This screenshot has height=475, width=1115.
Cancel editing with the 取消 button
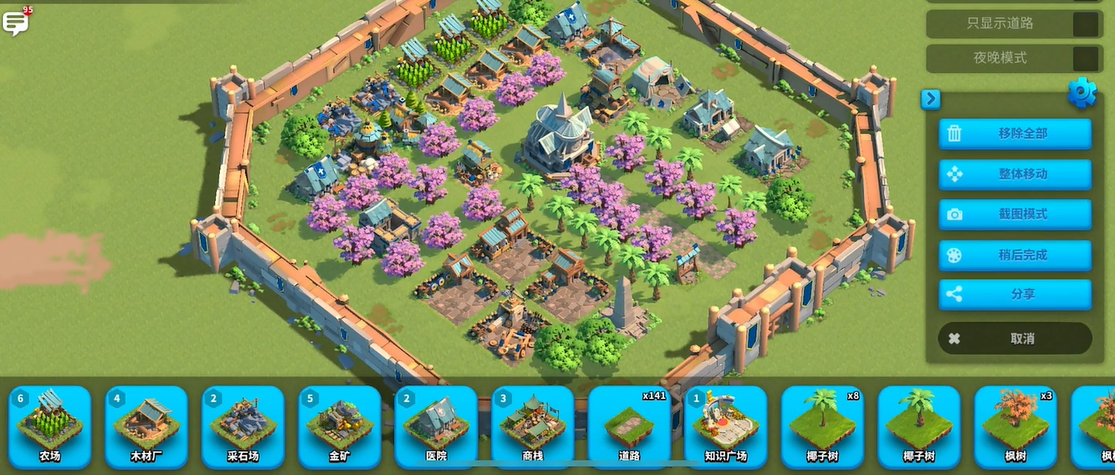pos(1014,338)
